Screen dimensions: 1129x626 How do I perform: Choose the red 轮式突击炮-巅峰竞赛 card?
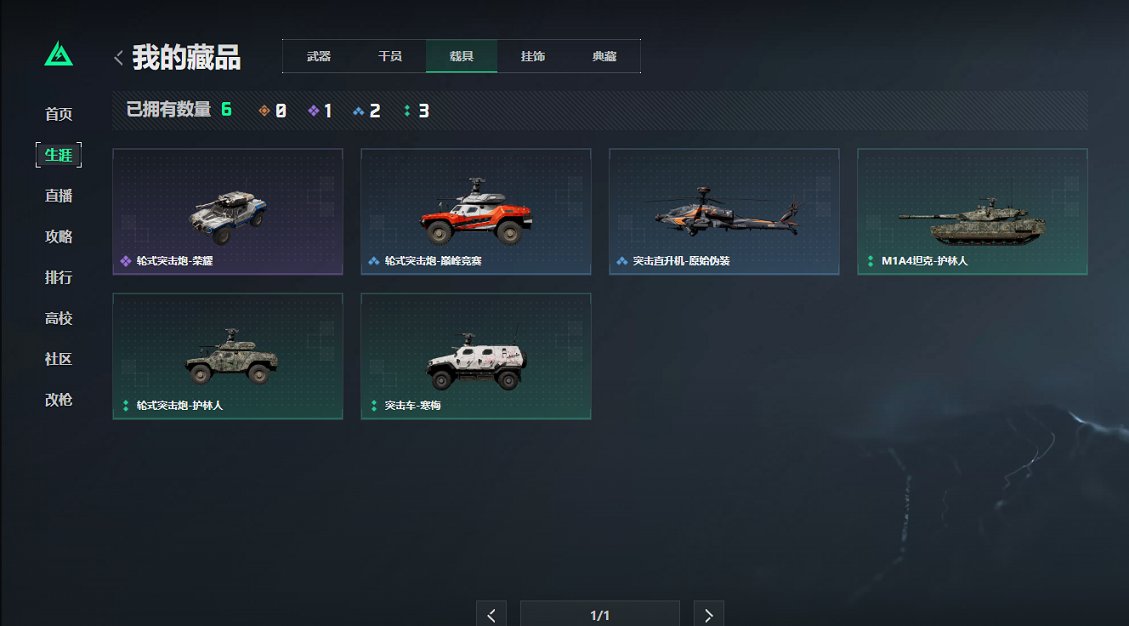pos(476,212)
